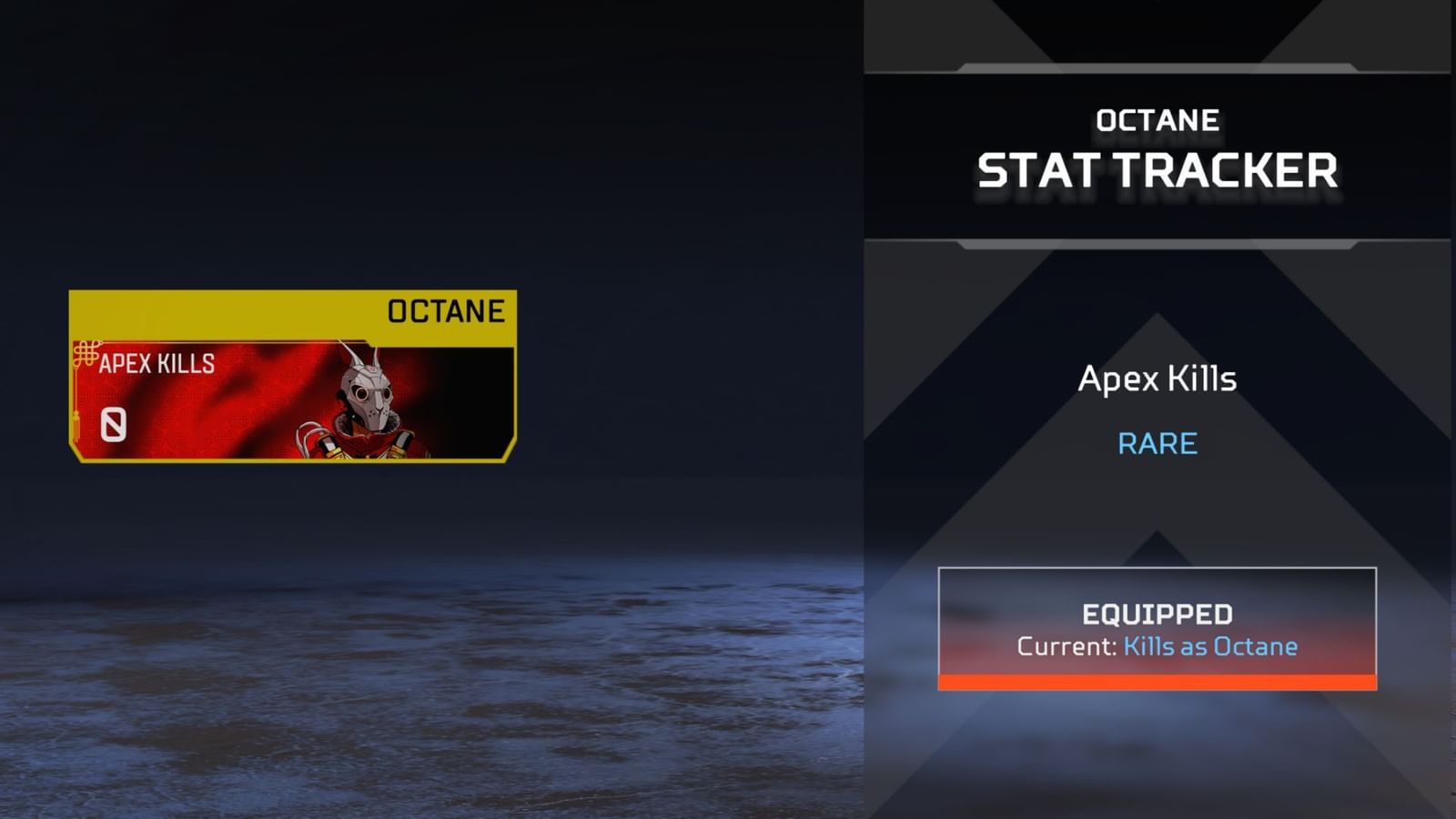Image resolution: width=1456 pixels, height=819 pixels.
Task: Click the Apex Kills title text
Action: [1158, 379]
